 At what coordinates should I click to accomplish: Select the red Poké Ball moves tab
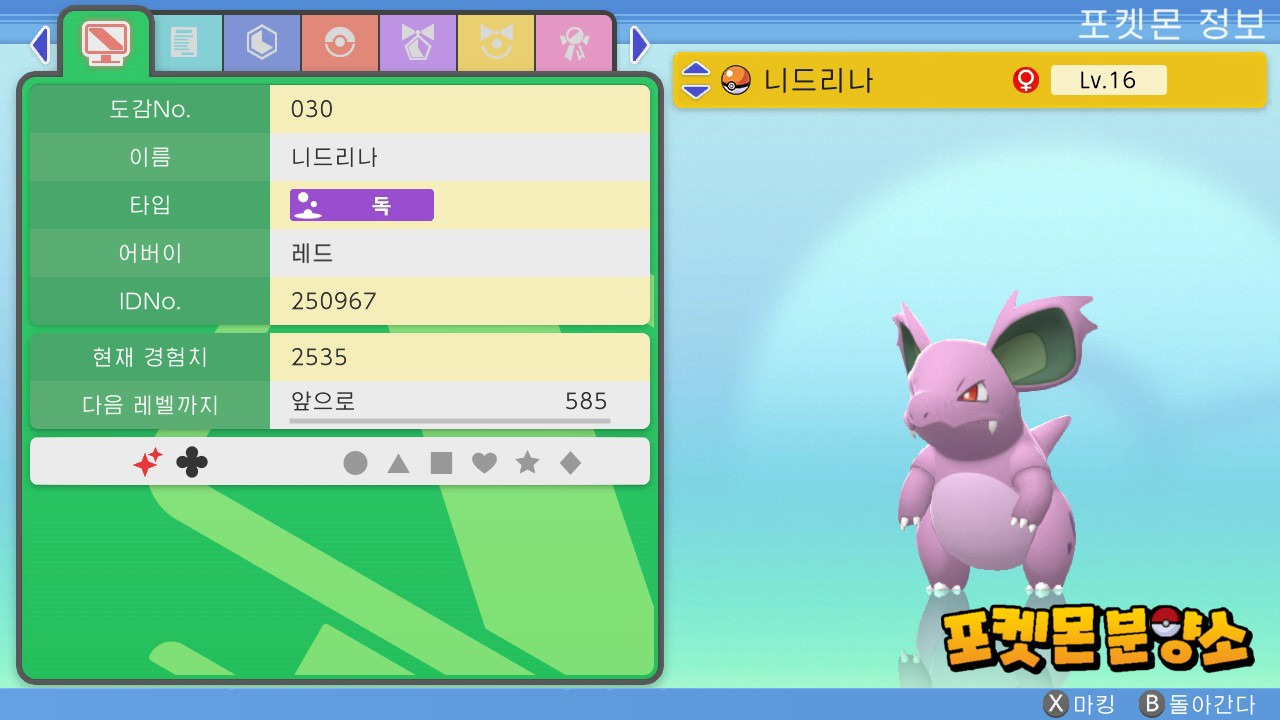pos(339,42)
